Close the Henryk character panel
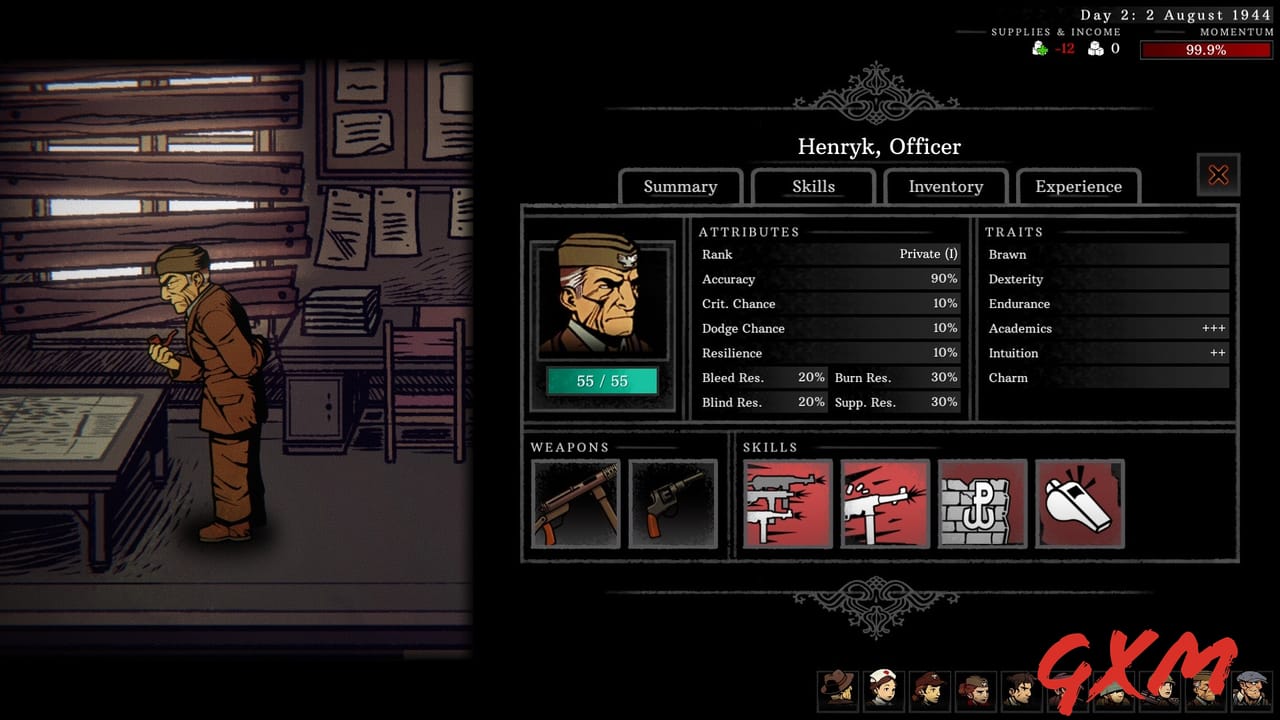 click(x=1218, y=174)
